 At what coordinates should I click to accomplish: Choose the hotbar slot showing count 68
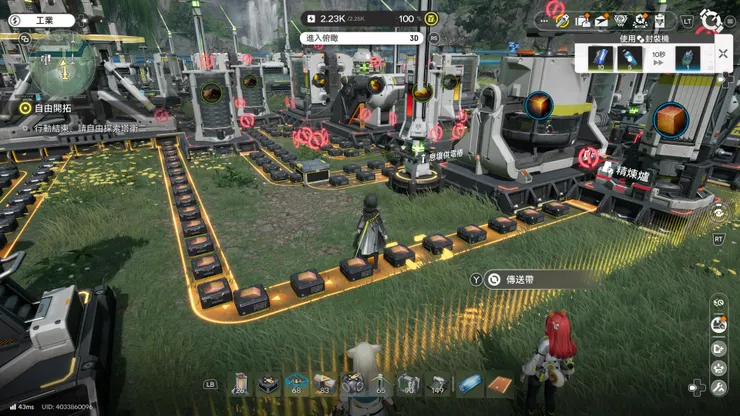pyautogui.click(x=296, y=383)
